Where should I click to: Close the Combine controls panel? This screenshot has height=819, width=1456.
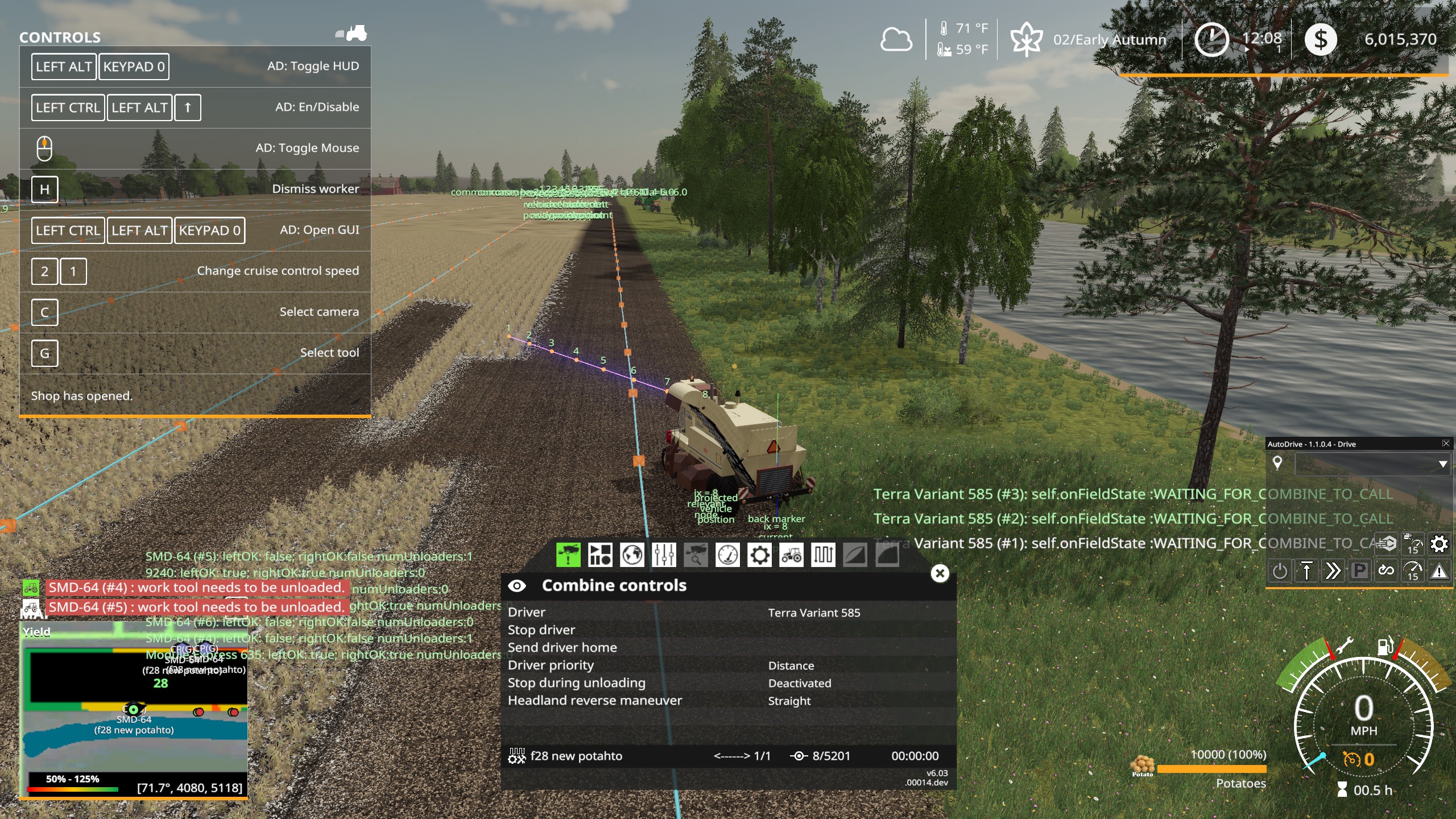pos(940,573)
